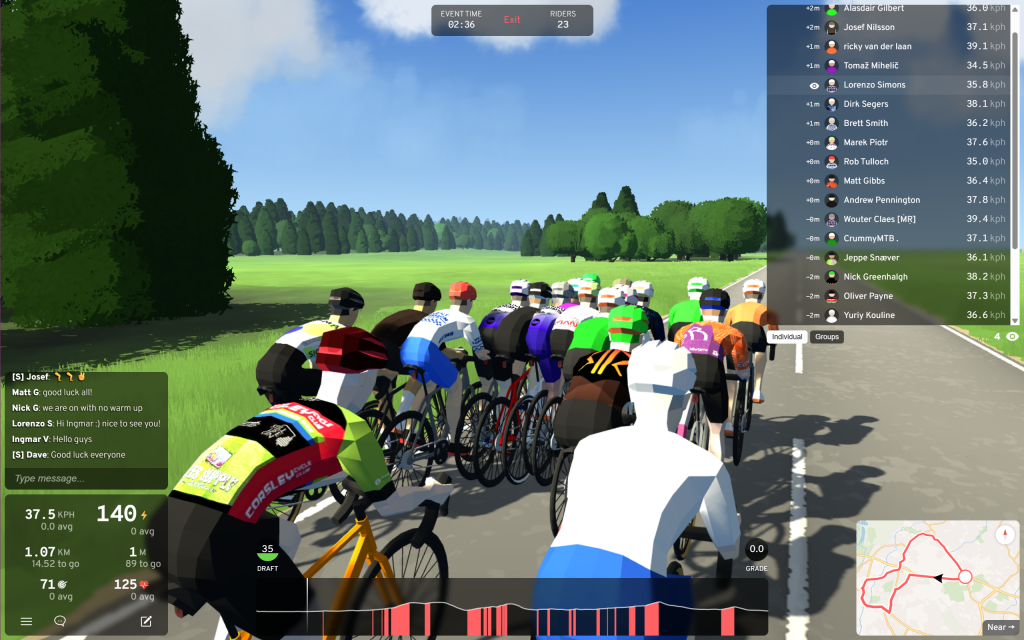Viewport: 1024px width, 640px height.
Task: Select Wouter Claes [MR] row
Action: tap(879, 219)
